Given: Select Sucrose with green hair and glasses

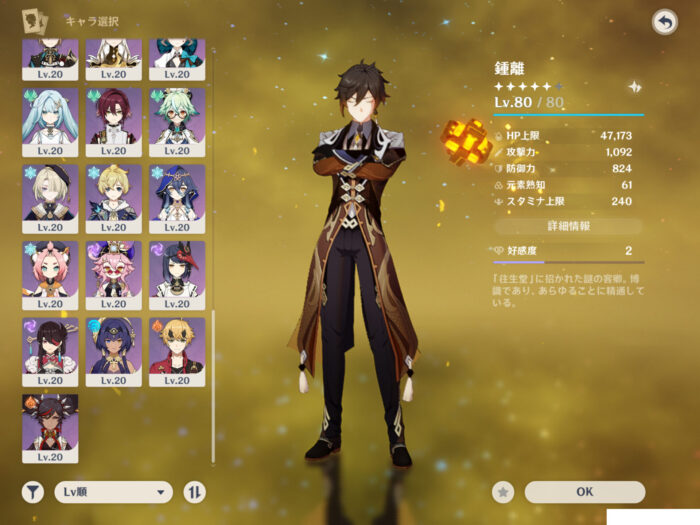Looking at the screenshot, I should pyautogui.click(x=177, y=120).
